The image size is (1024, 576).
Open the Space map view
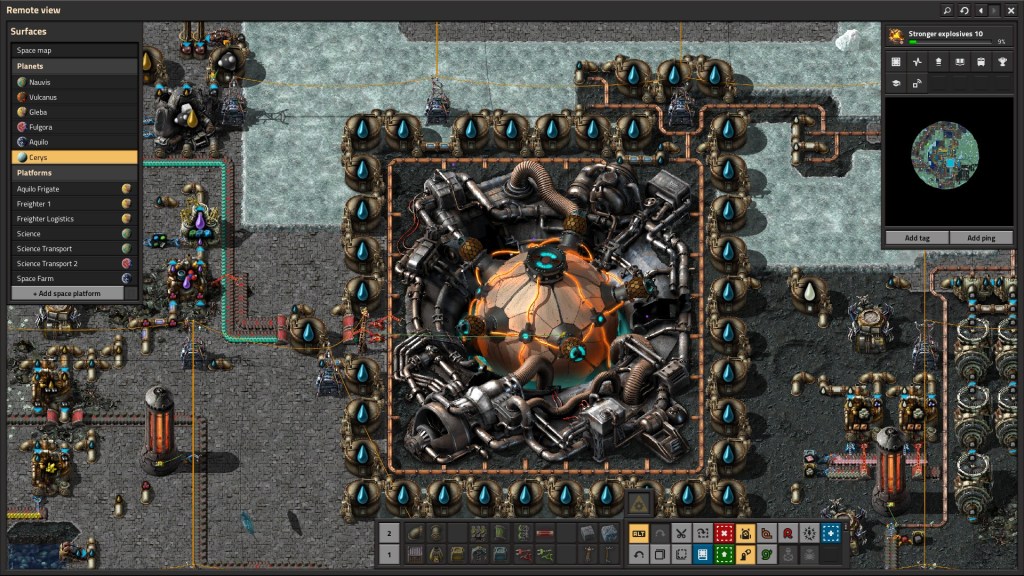point(74,50)
